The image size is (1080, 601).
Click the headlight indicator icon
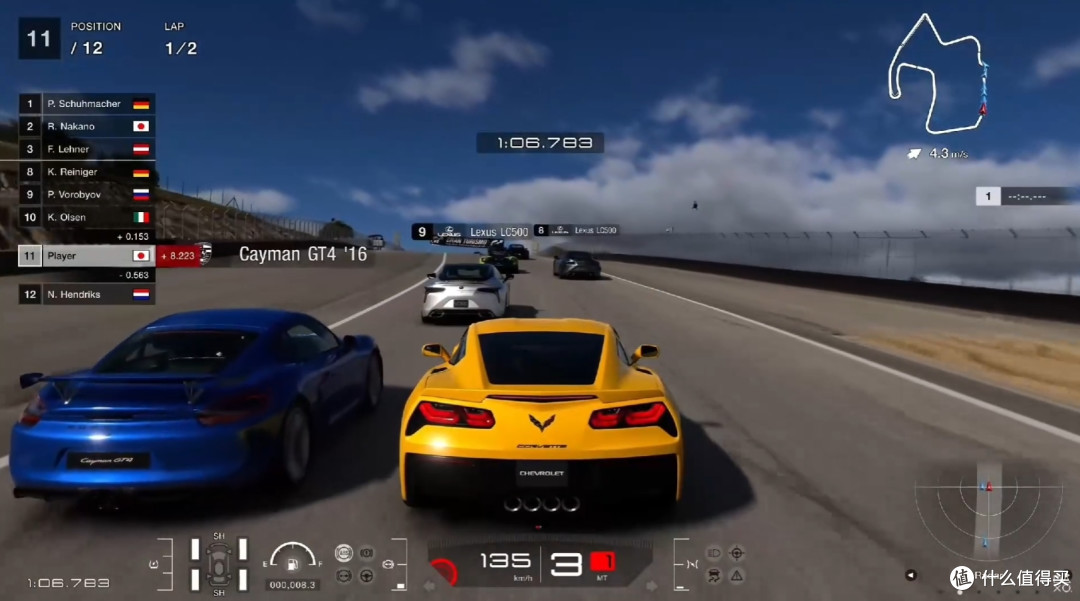point(714,553)
